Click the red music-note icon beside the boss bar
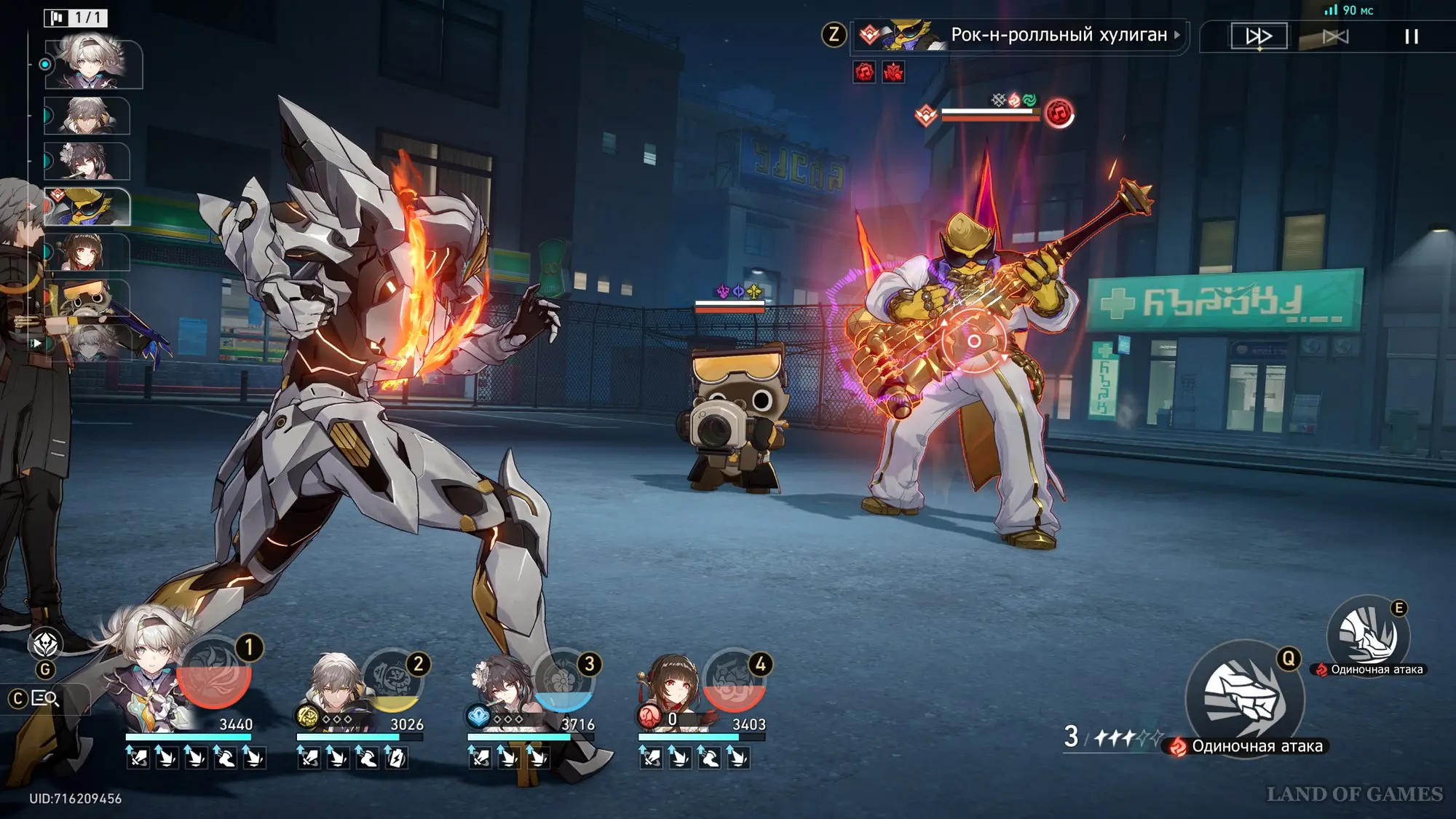This screenshot has width=1456, height=819. tap(1059, 113)
